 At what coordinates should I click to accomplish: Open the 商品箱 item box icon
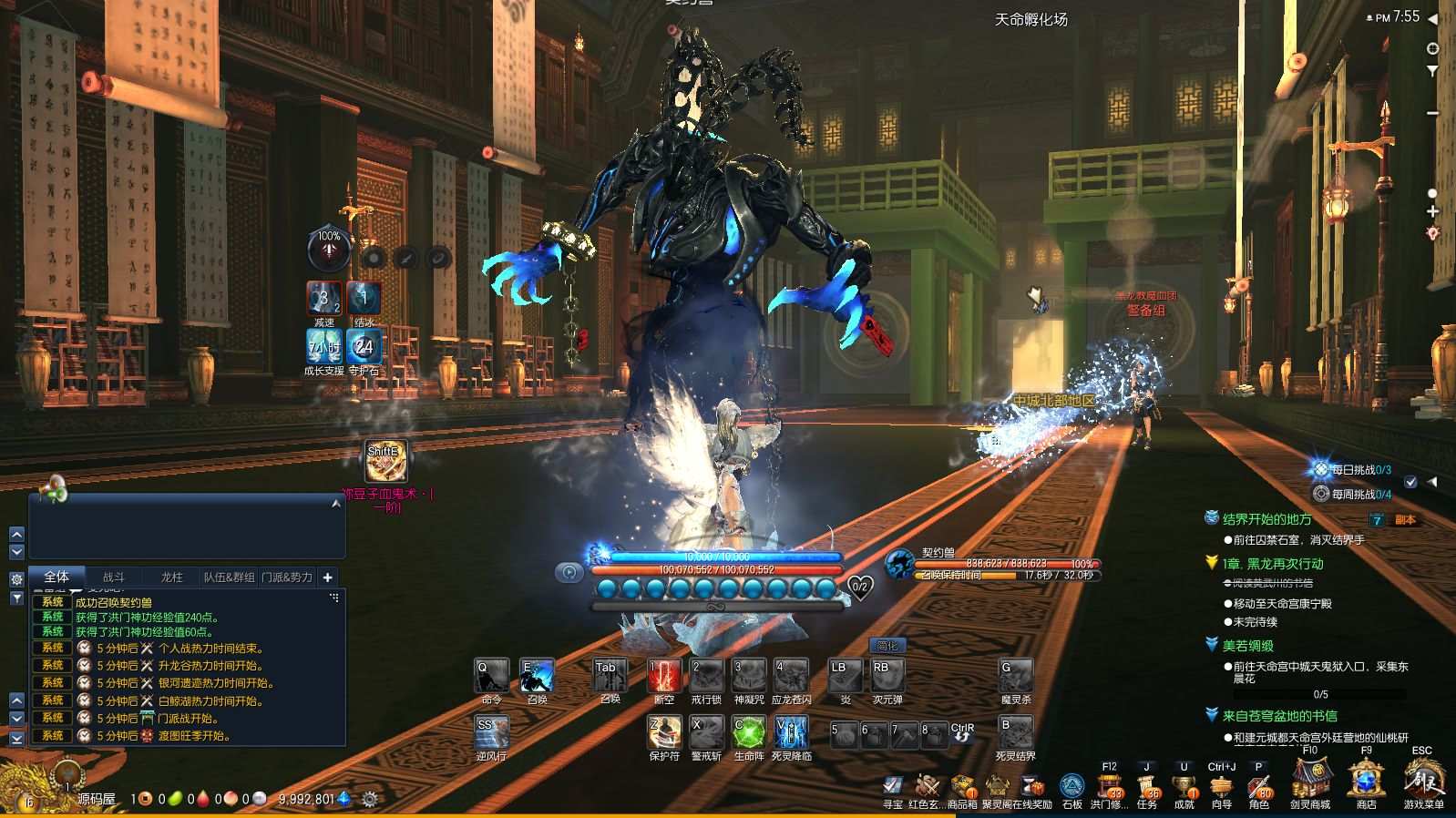point(962,785)
